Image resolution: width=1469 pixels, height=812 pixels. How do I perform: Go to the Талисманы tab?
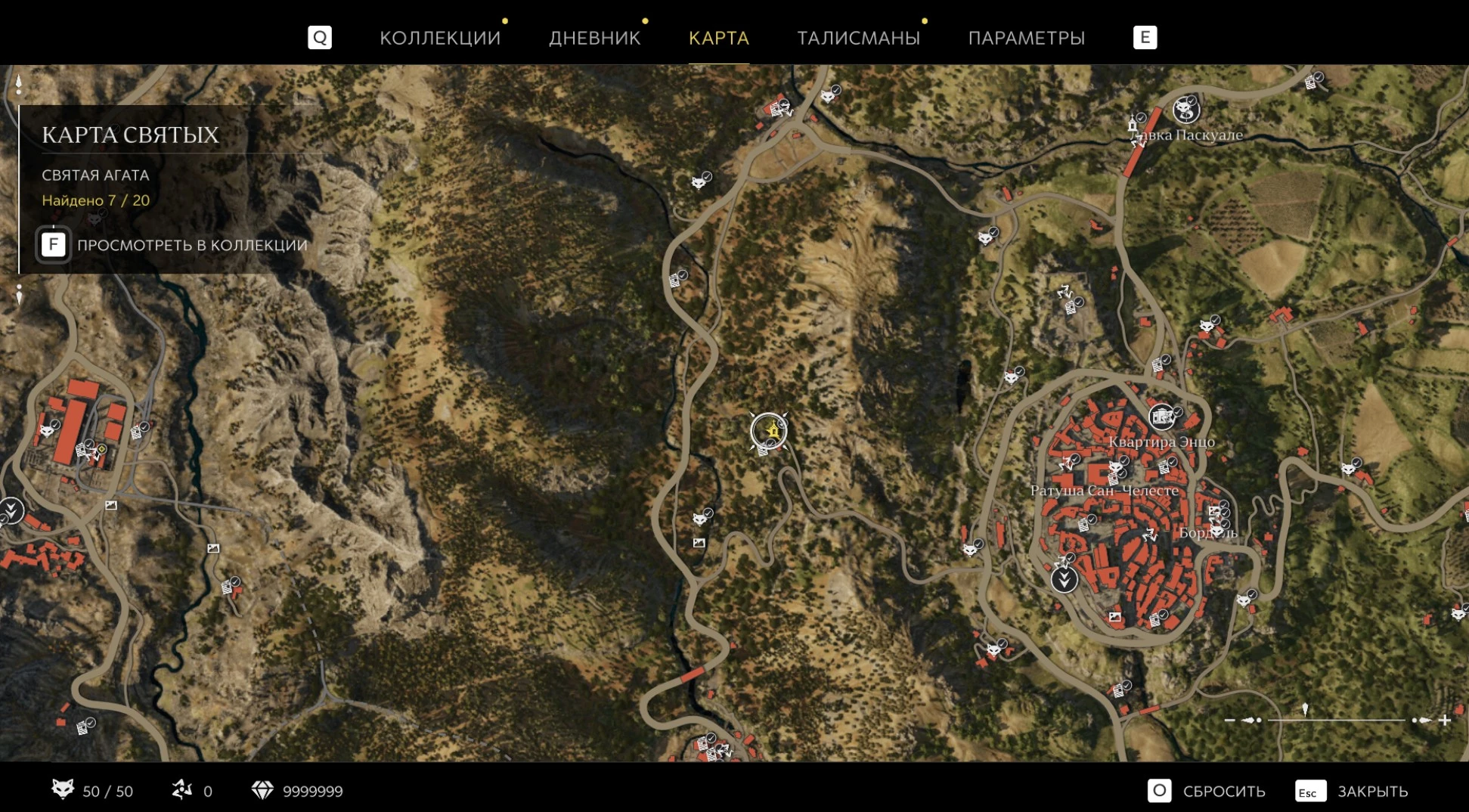(858, 38)
